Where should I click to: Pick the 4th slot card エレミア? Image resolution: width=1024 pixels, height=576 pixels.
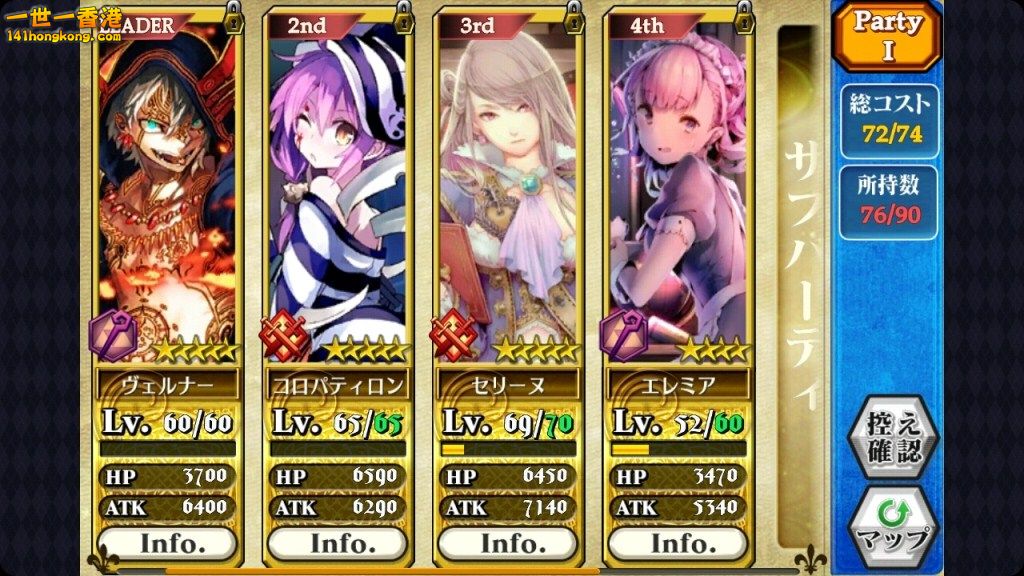677,200
